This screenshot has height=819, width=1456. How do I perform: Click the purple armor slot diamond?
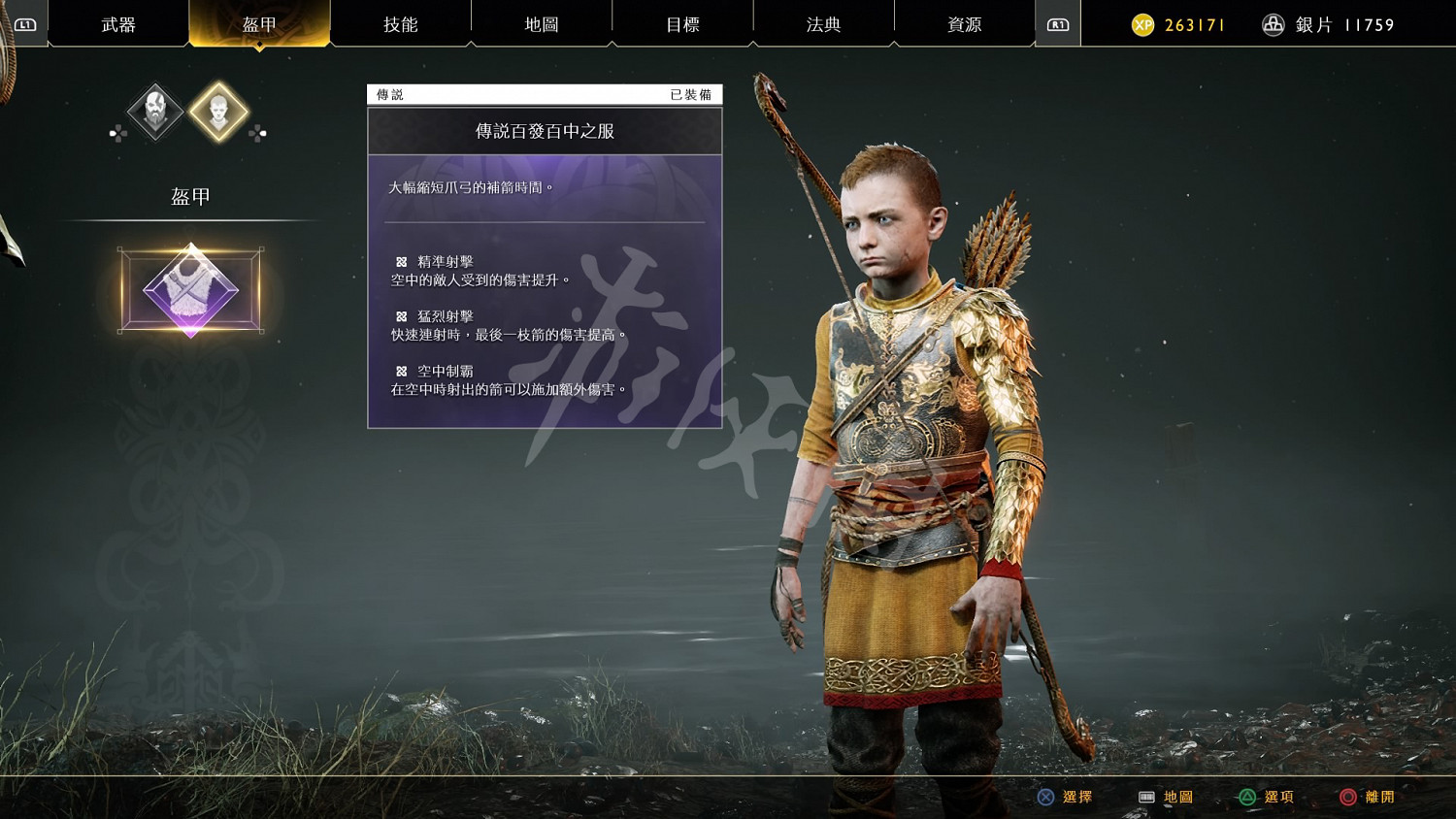tap(192, 289)
